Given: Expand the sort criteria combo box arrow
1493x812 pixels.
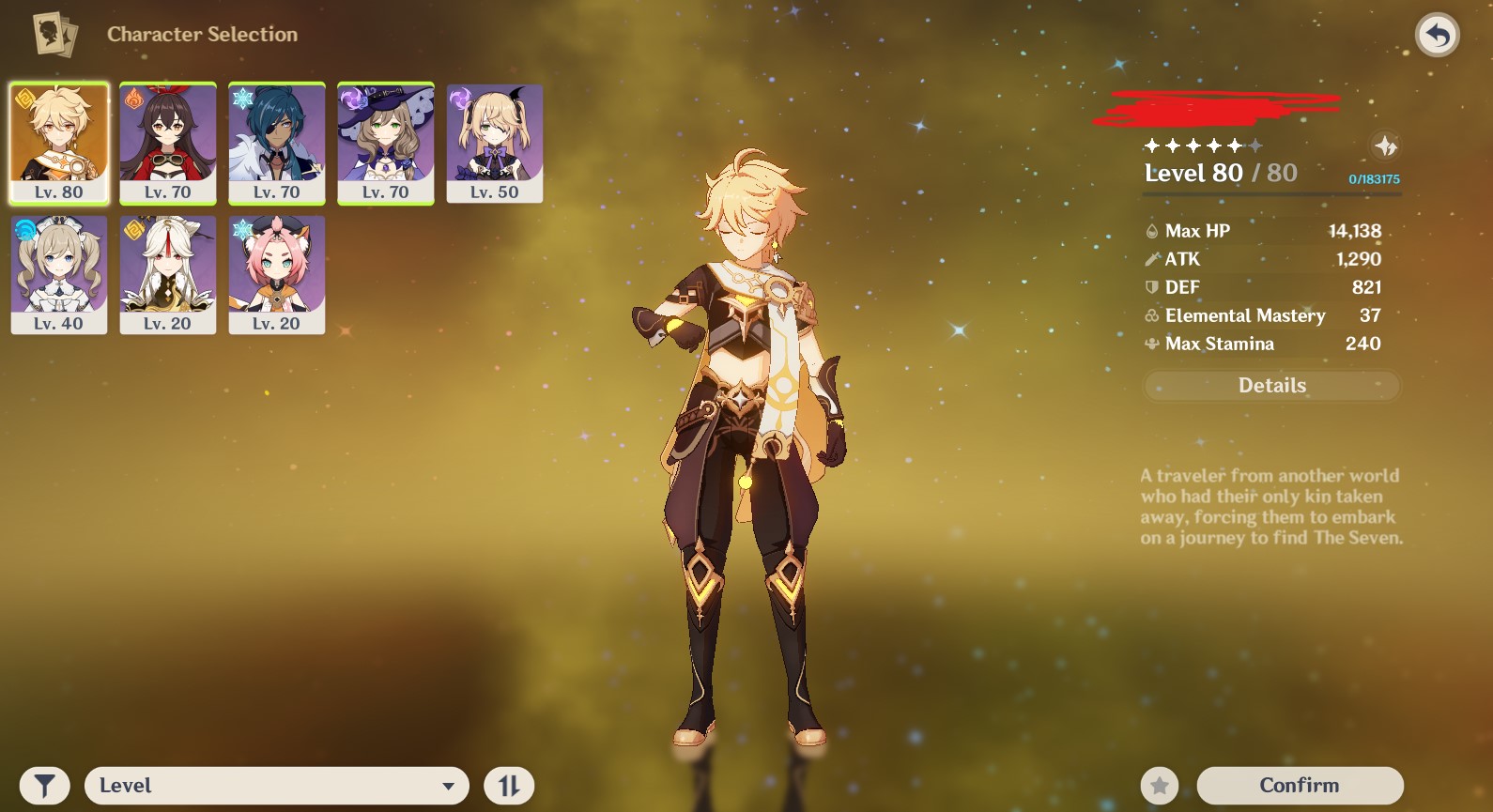Looking at the screenshot, I should 448,785.
